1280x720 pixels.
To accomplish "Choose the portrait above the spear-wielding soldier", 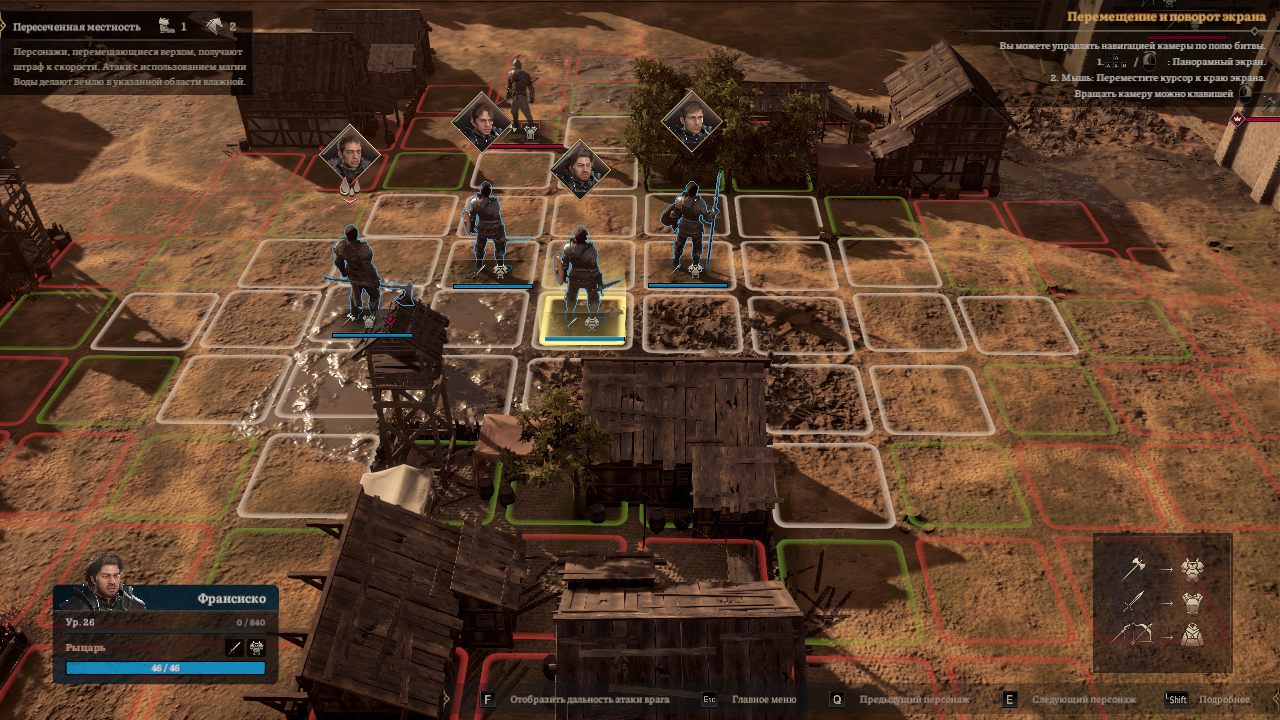I will pos(691,122).
